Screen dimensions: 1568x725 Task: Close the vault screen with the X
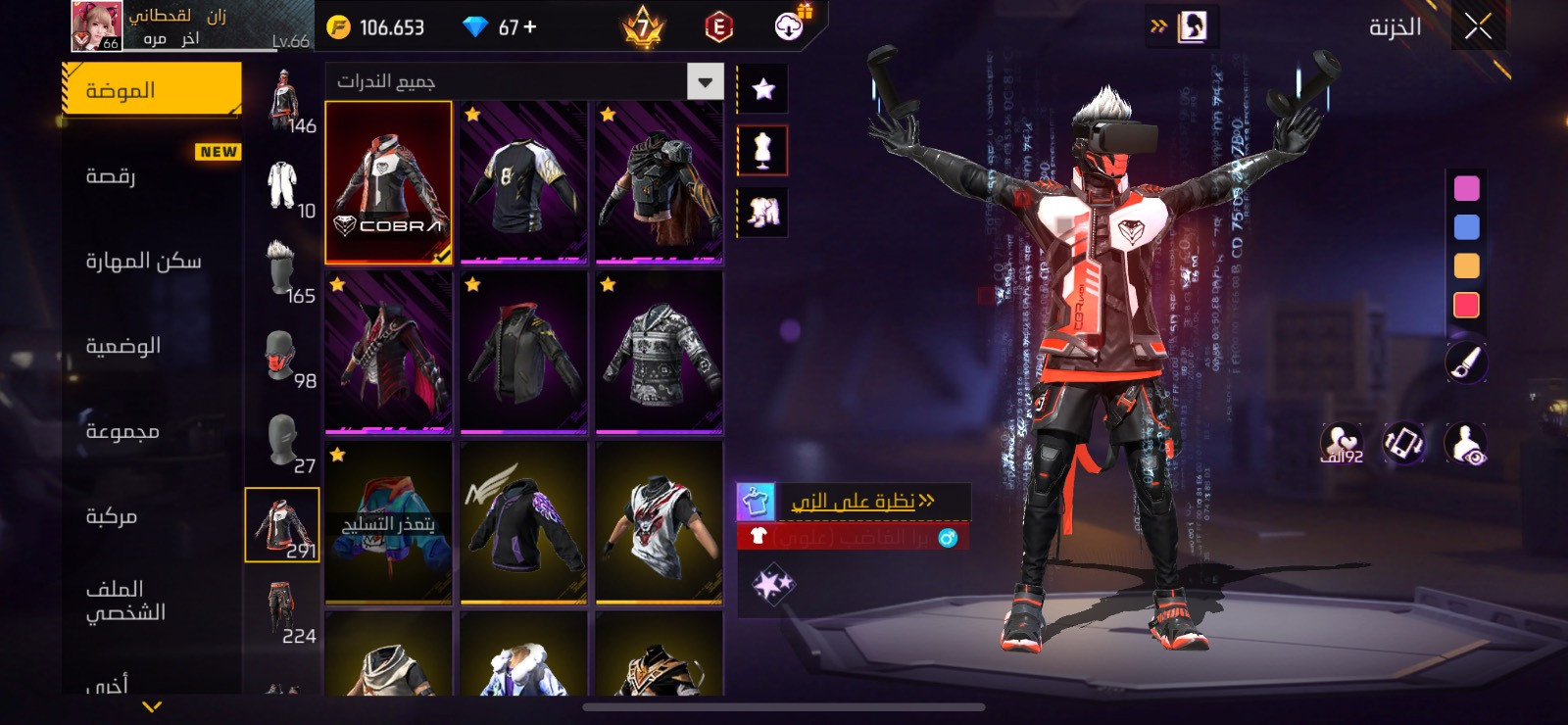pos(1478,26)
